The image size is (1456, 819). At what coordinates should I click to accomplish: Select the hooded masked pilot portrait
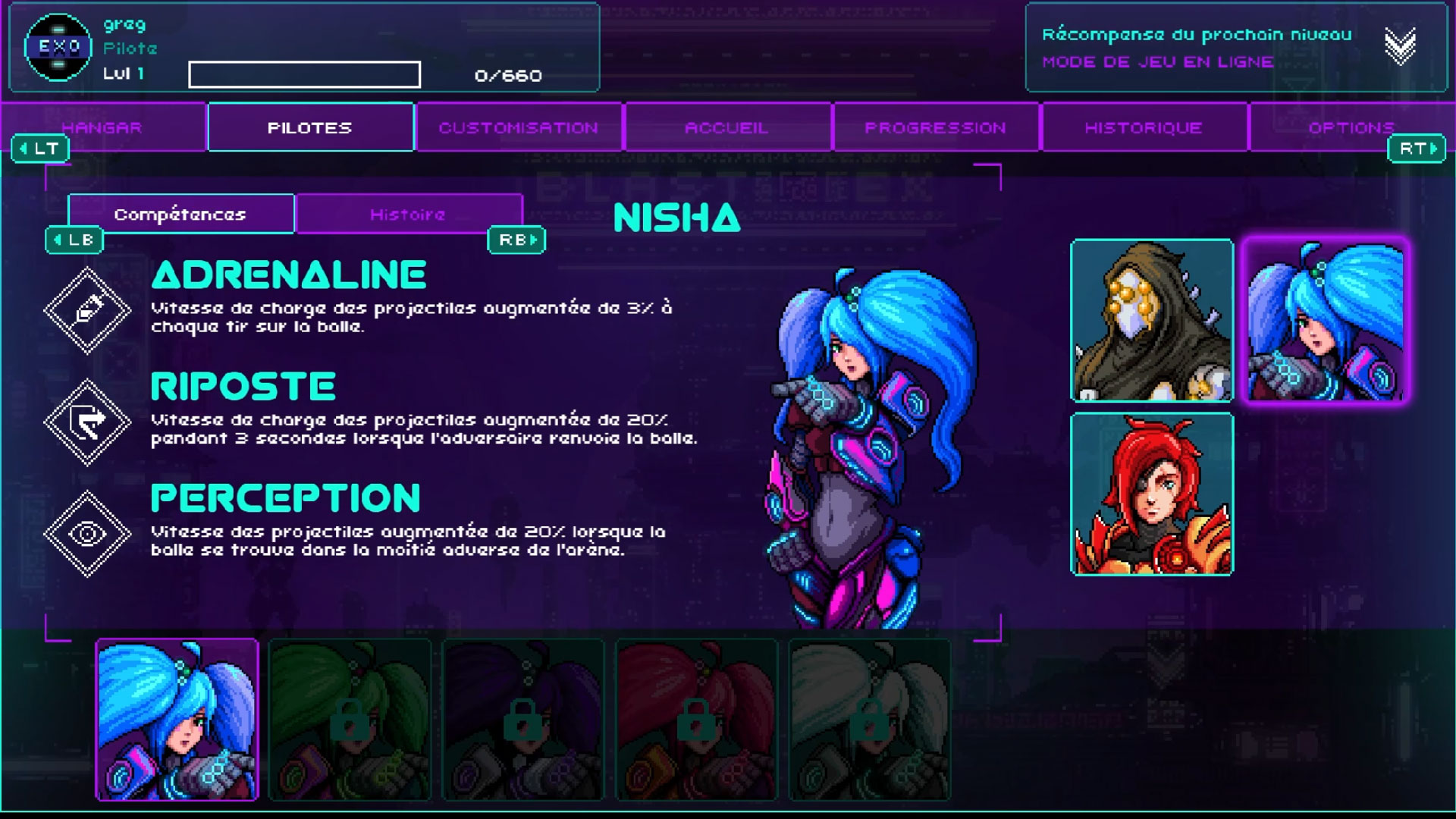[1151, 320]
